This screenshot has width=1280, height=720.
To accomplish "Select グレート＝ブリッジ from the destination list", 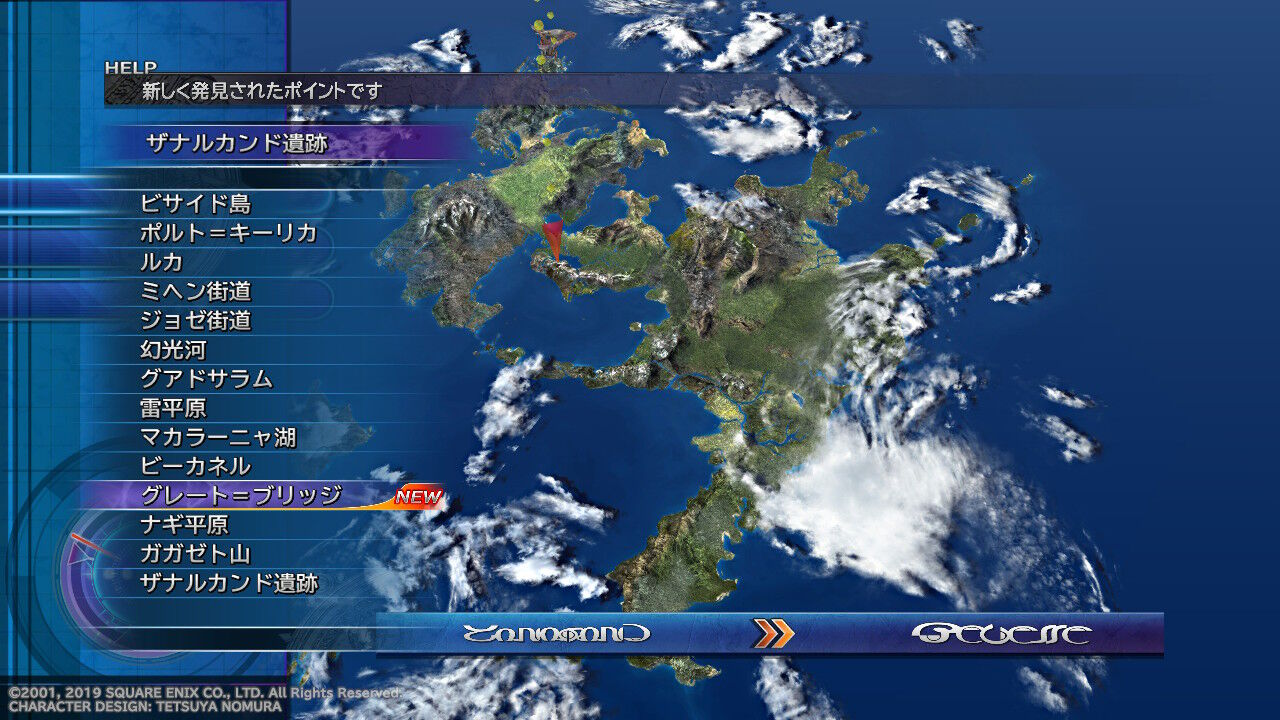I will pyautogui.click(x=240, y=492).
